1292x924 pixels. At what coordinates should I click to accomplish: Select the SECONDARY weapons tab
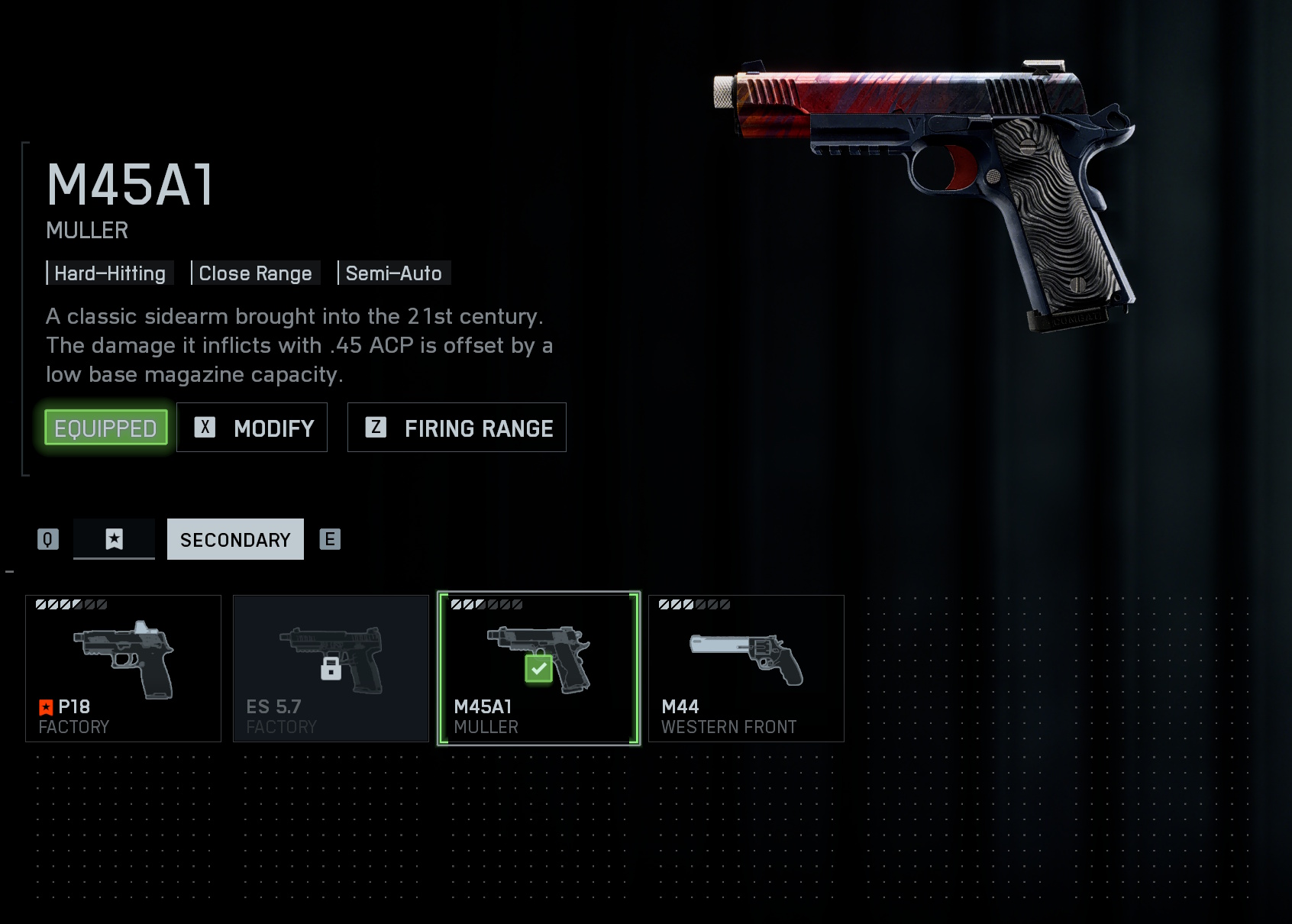tap(235, 539)
